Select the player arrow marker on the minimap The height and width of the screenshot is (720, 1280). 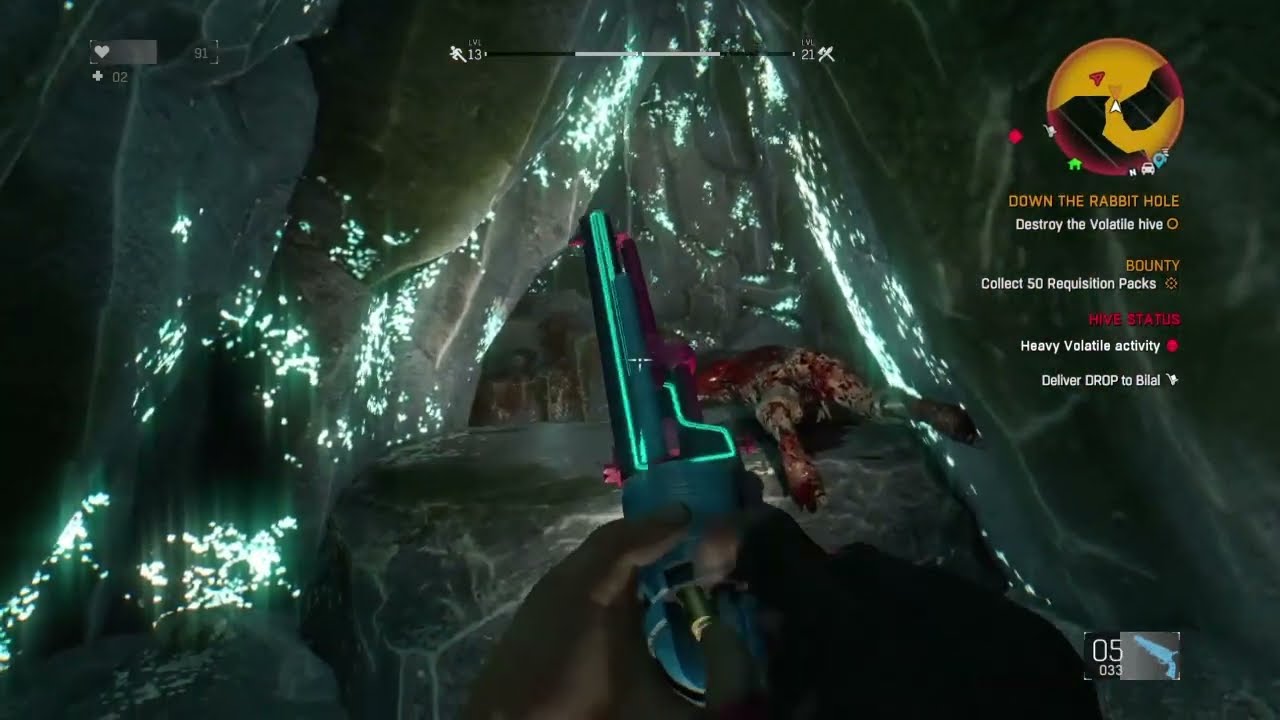click(x=1115, y=108)
